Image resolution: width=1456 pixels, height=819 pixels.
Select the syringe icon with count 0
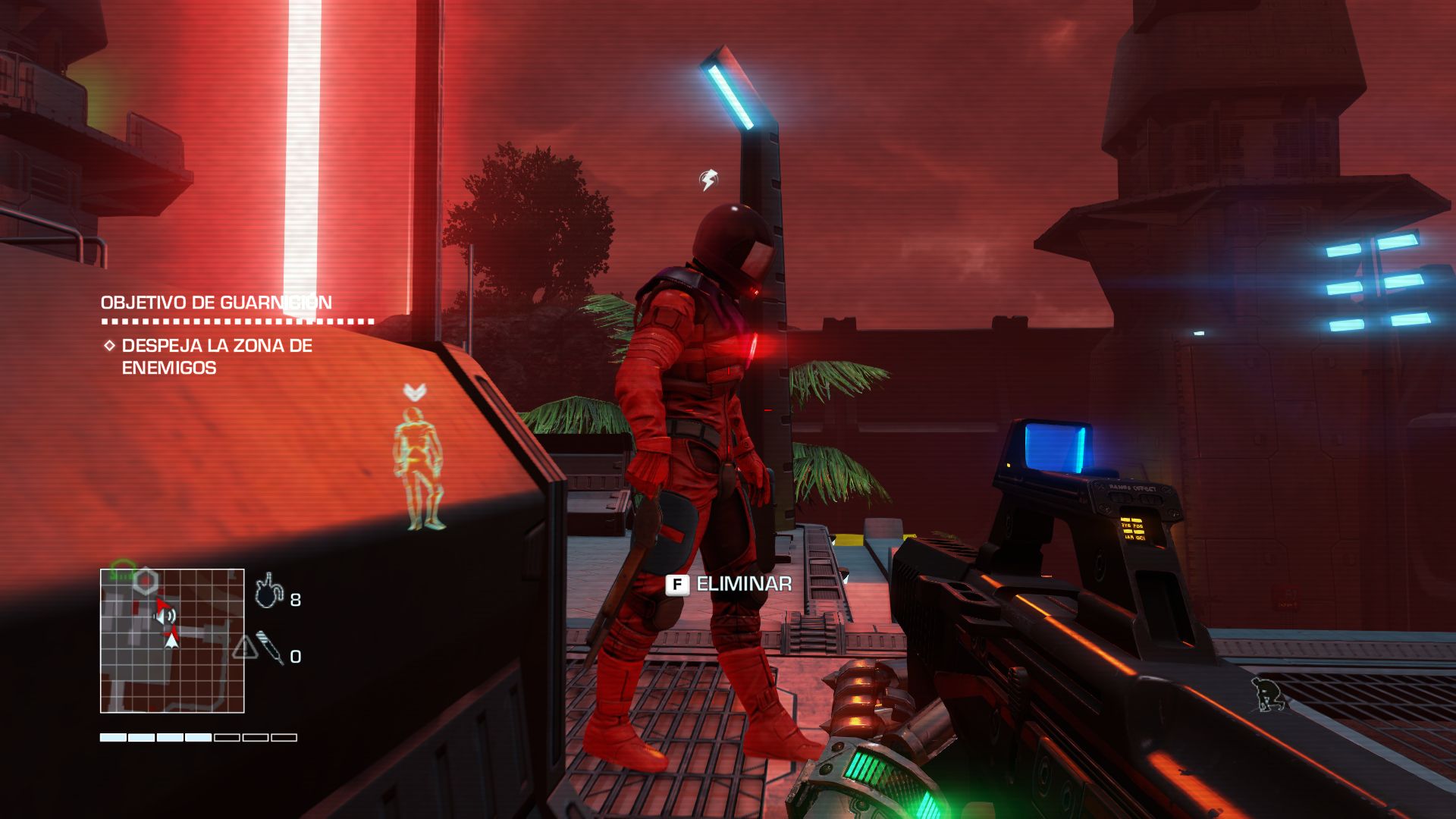(269, 648)
